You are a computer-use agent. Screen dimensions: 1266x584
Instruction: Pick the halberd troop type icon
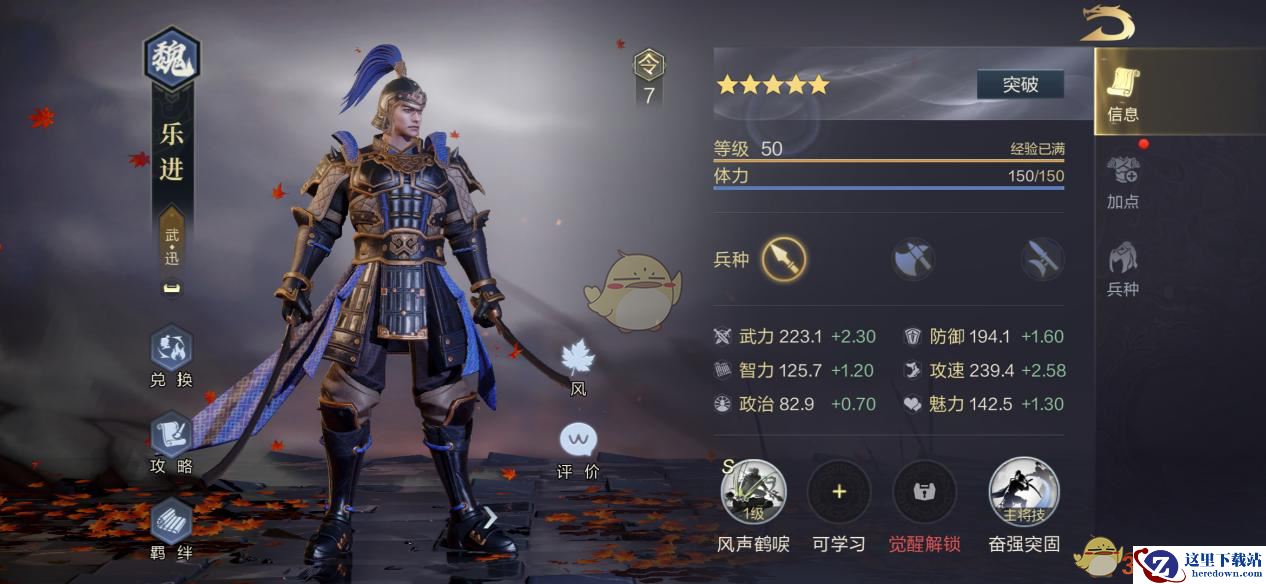(1042, 260)
